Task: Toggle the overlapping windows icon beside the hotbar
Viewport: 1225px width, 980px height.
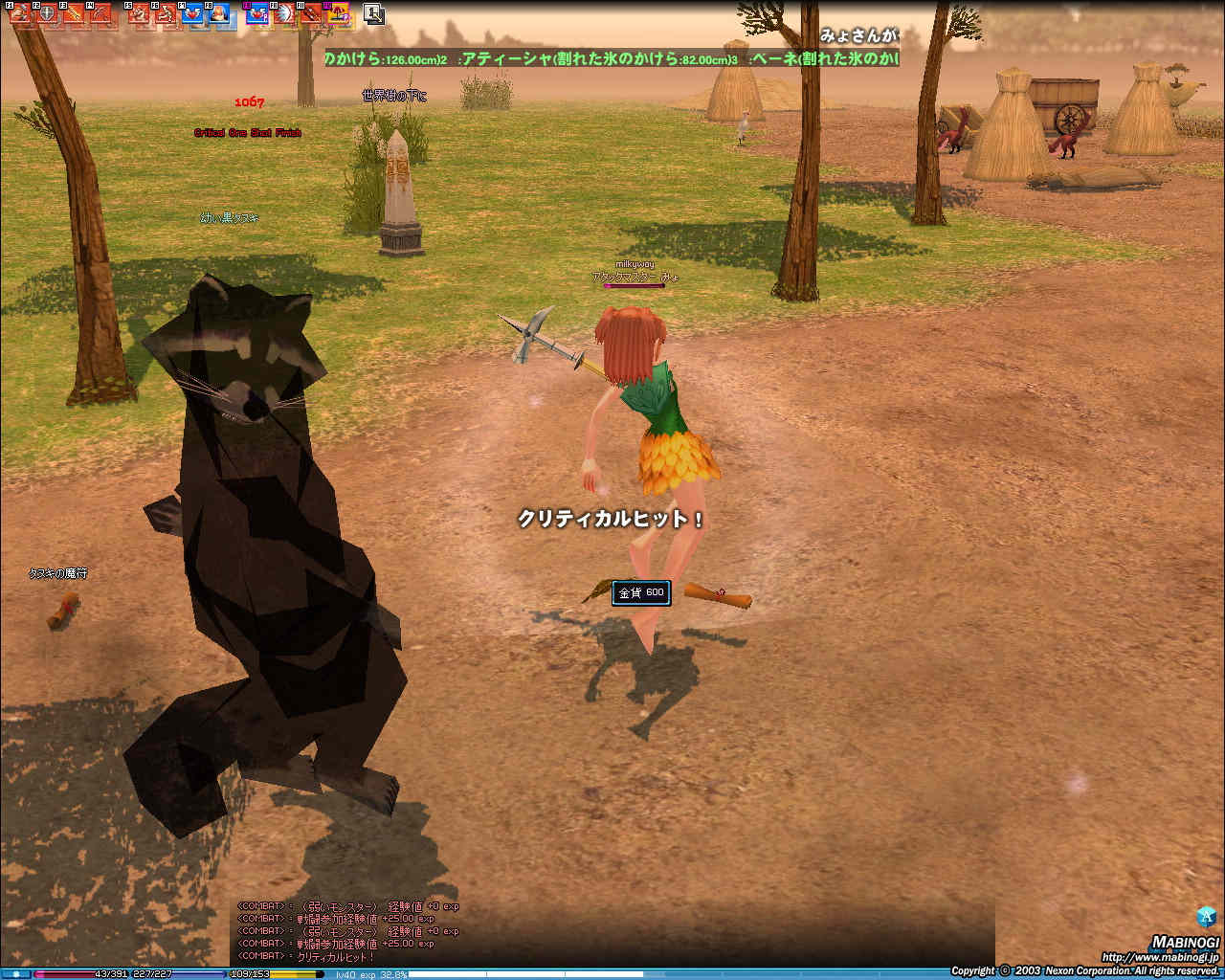Action: point(373,13)
